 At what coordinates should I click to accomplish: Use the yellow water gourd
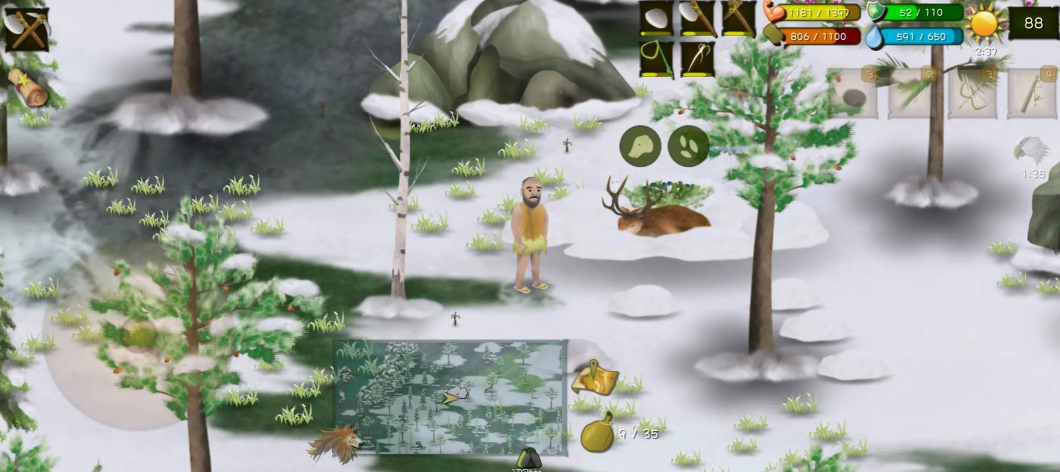pyautogui.click(x=596, y=434)
